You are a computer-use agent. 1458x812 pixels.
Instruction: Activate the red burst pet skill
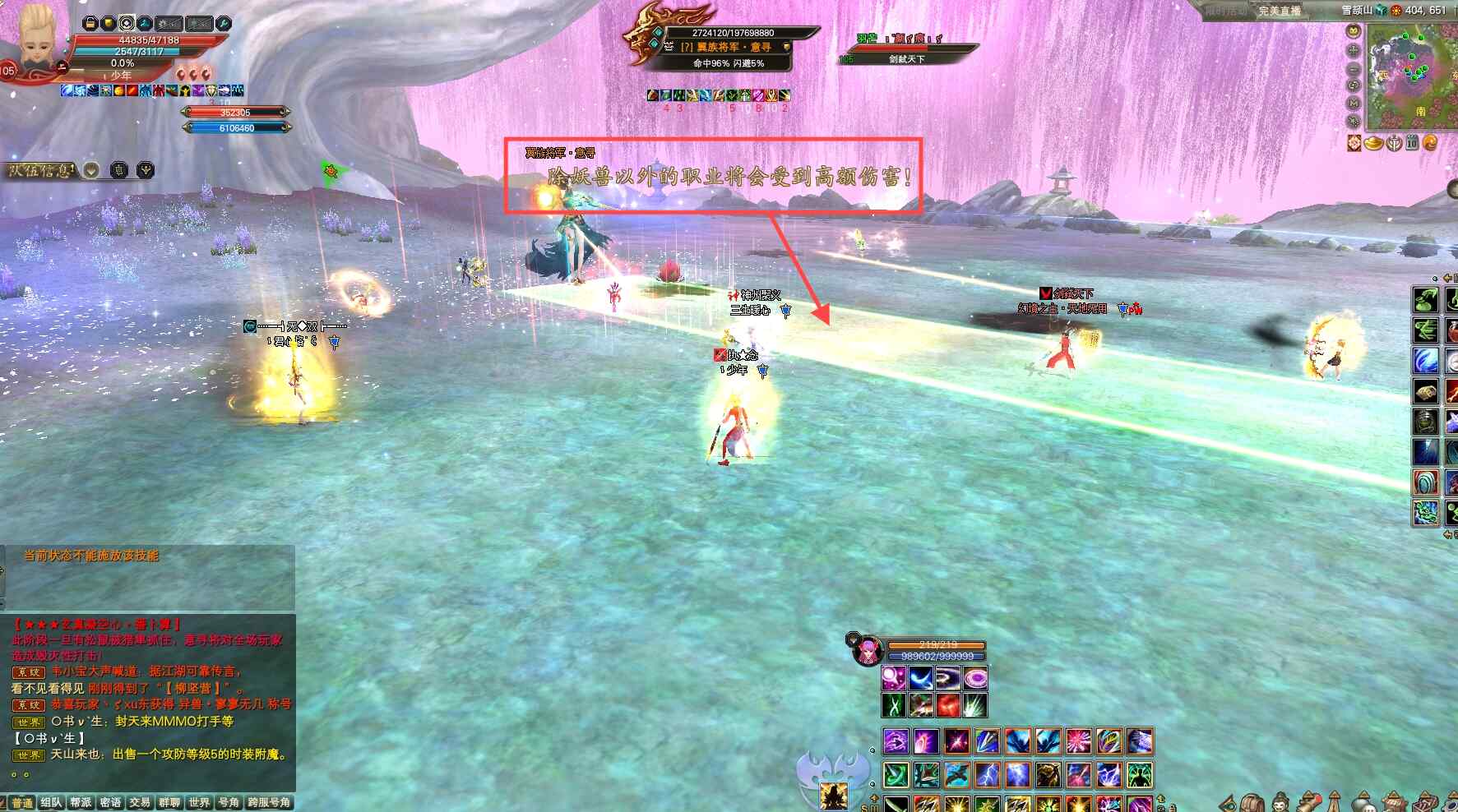948,705
